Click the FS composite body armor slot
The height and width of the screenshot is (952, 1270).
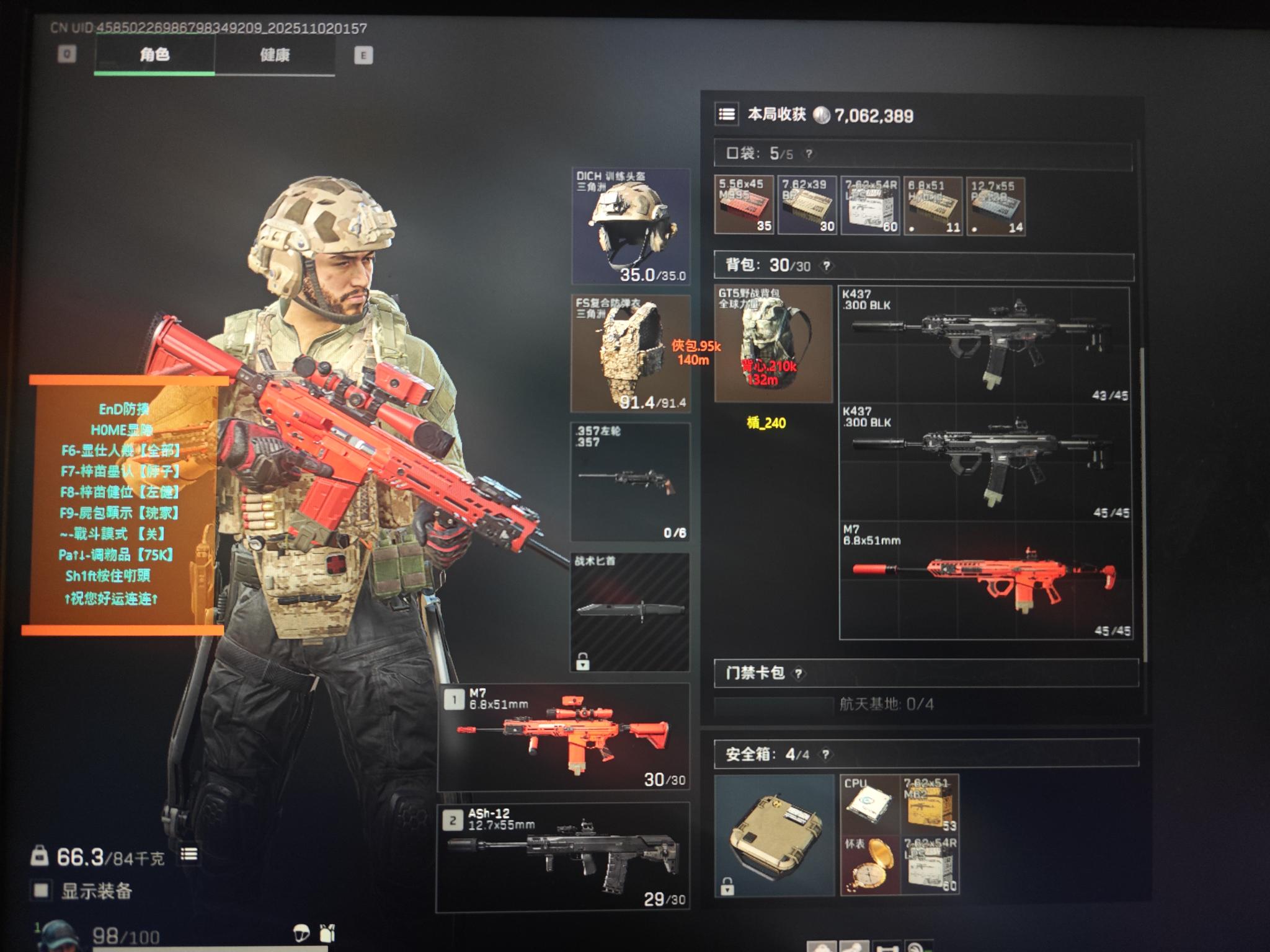point(630,354)
